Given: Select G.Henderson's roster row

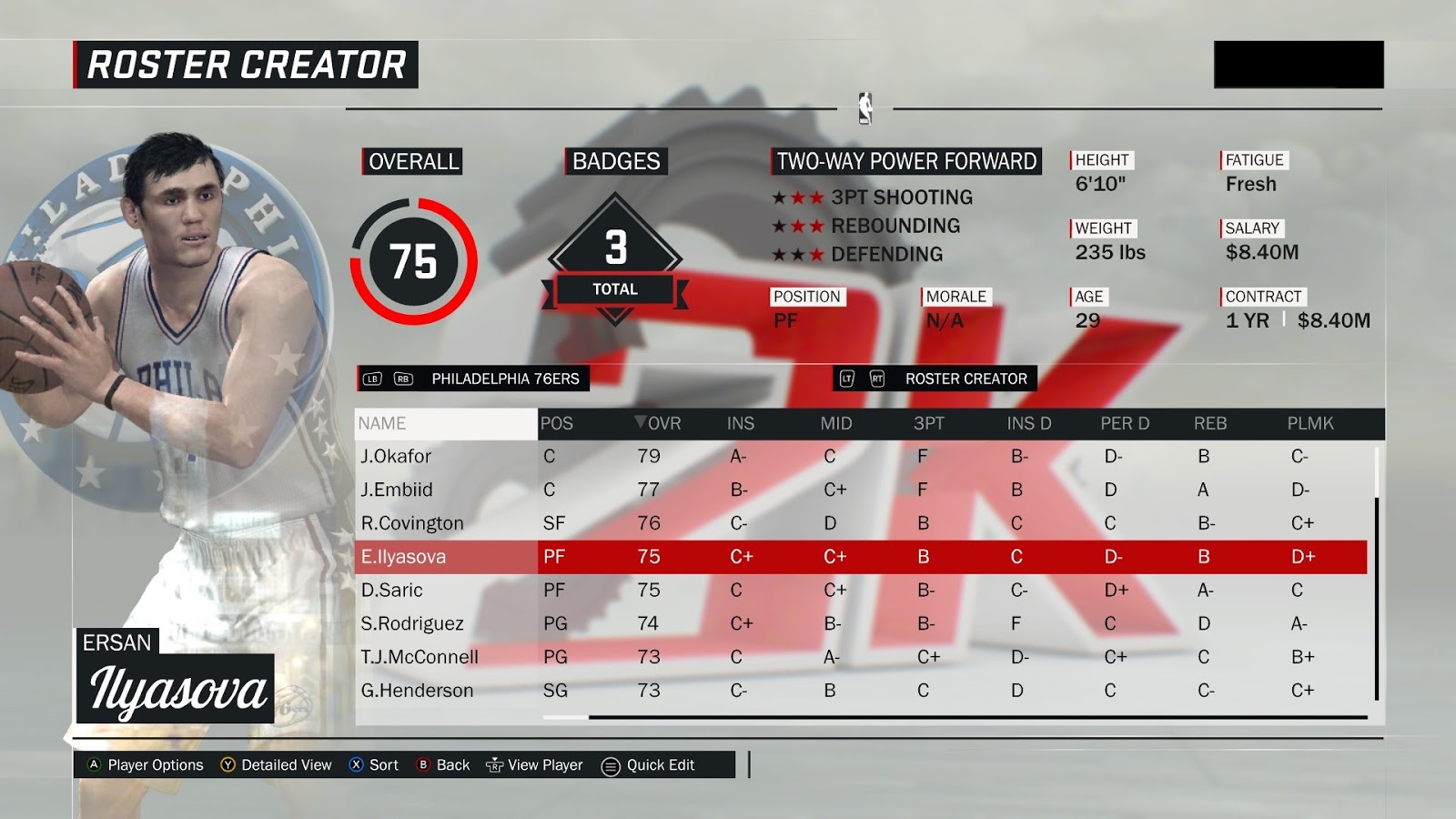Looking at the screenshot, I should coord(417,691).
